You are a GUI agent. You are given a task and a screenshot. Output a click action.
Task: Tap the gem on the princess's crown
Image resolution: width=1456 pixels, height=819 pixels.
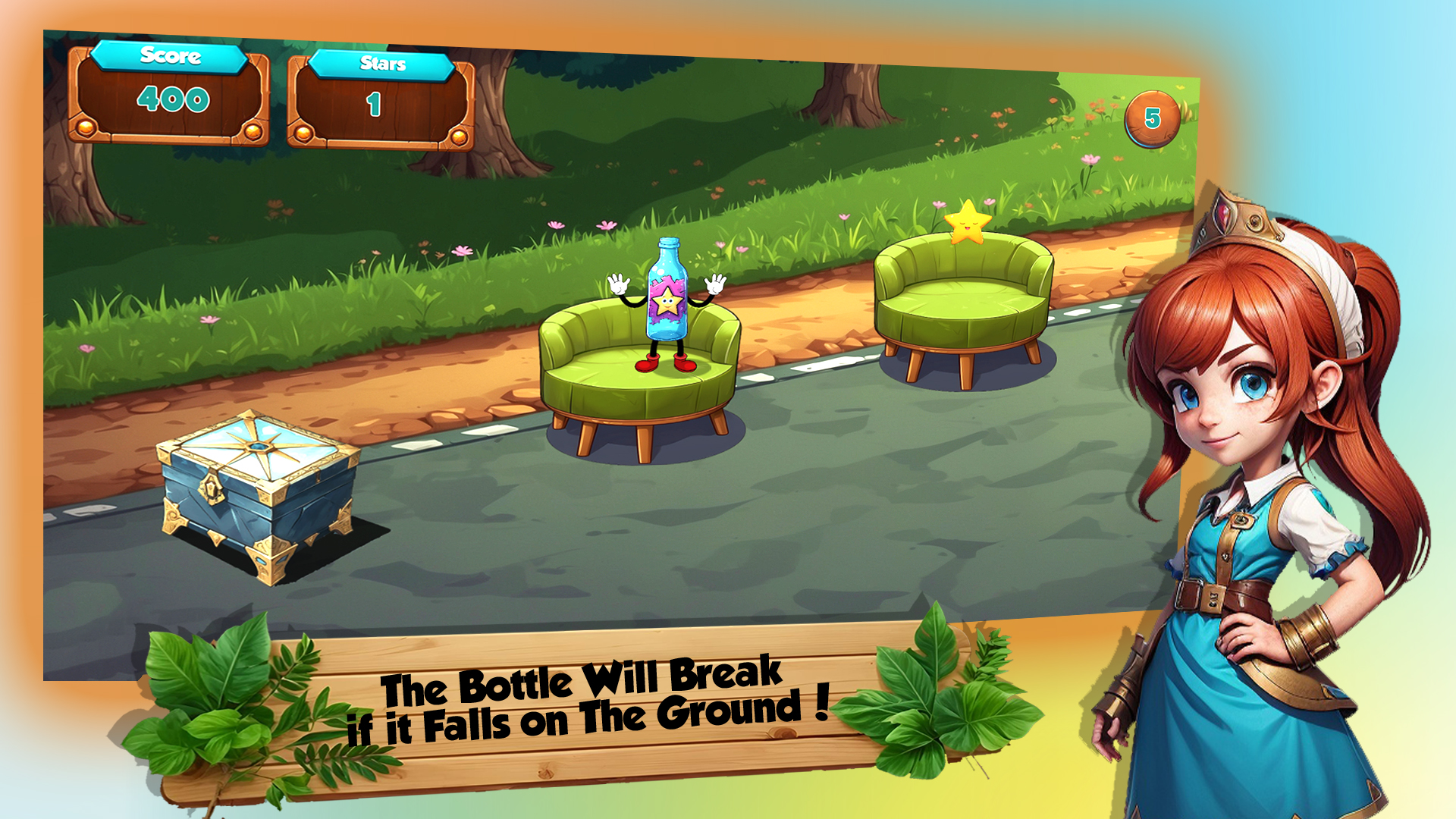click(x=1223, y=215)
